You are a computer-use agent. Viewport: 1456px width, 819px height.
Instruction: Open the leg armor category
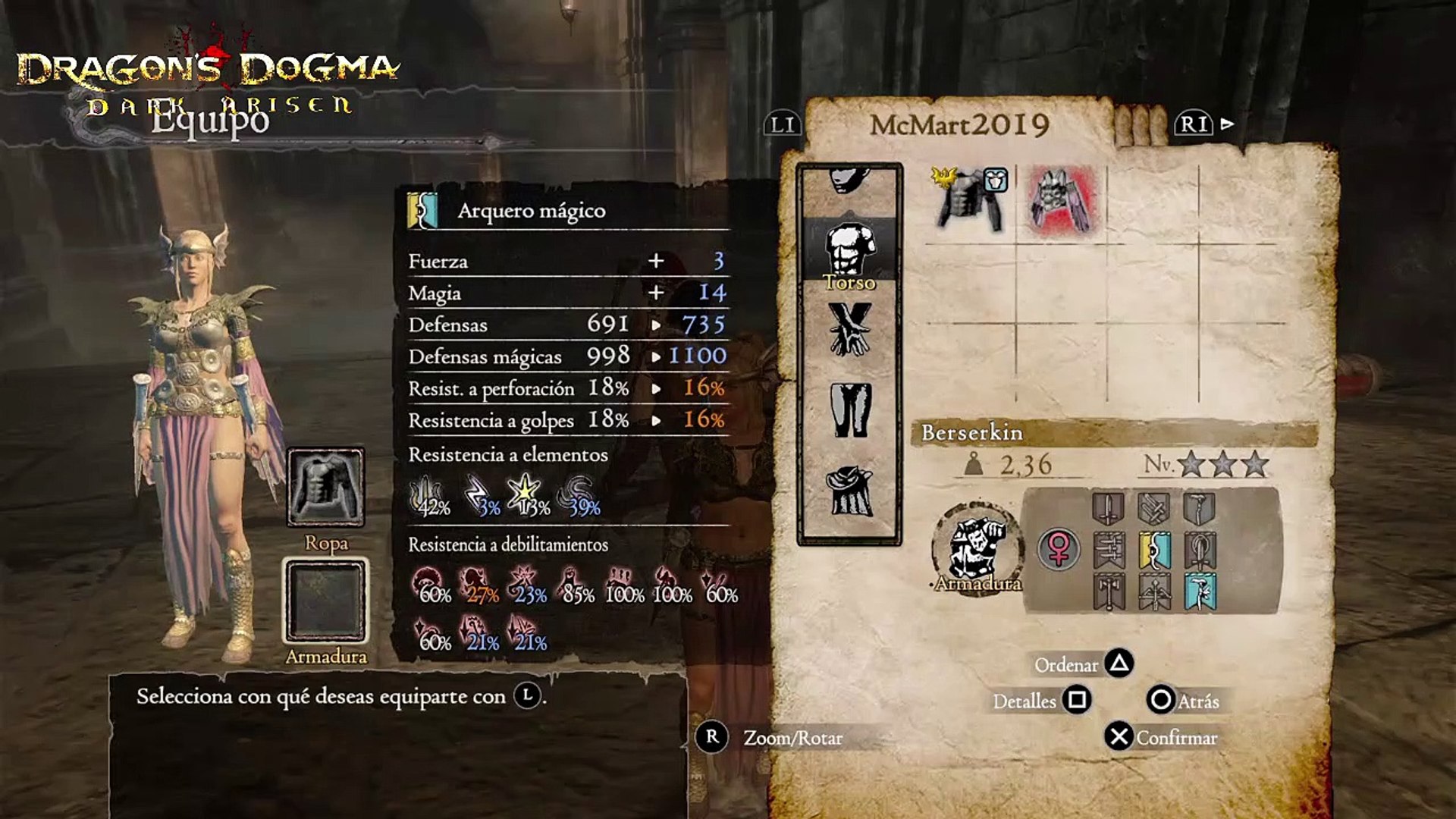pyautogui.click(x=849, y=409)
